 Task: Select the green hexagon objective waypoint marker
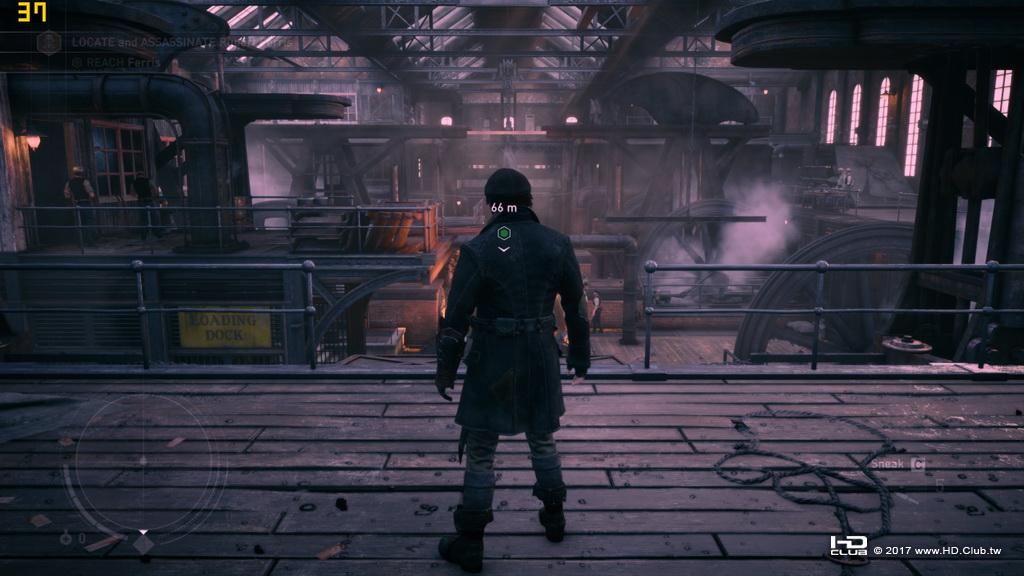(505, 234)
